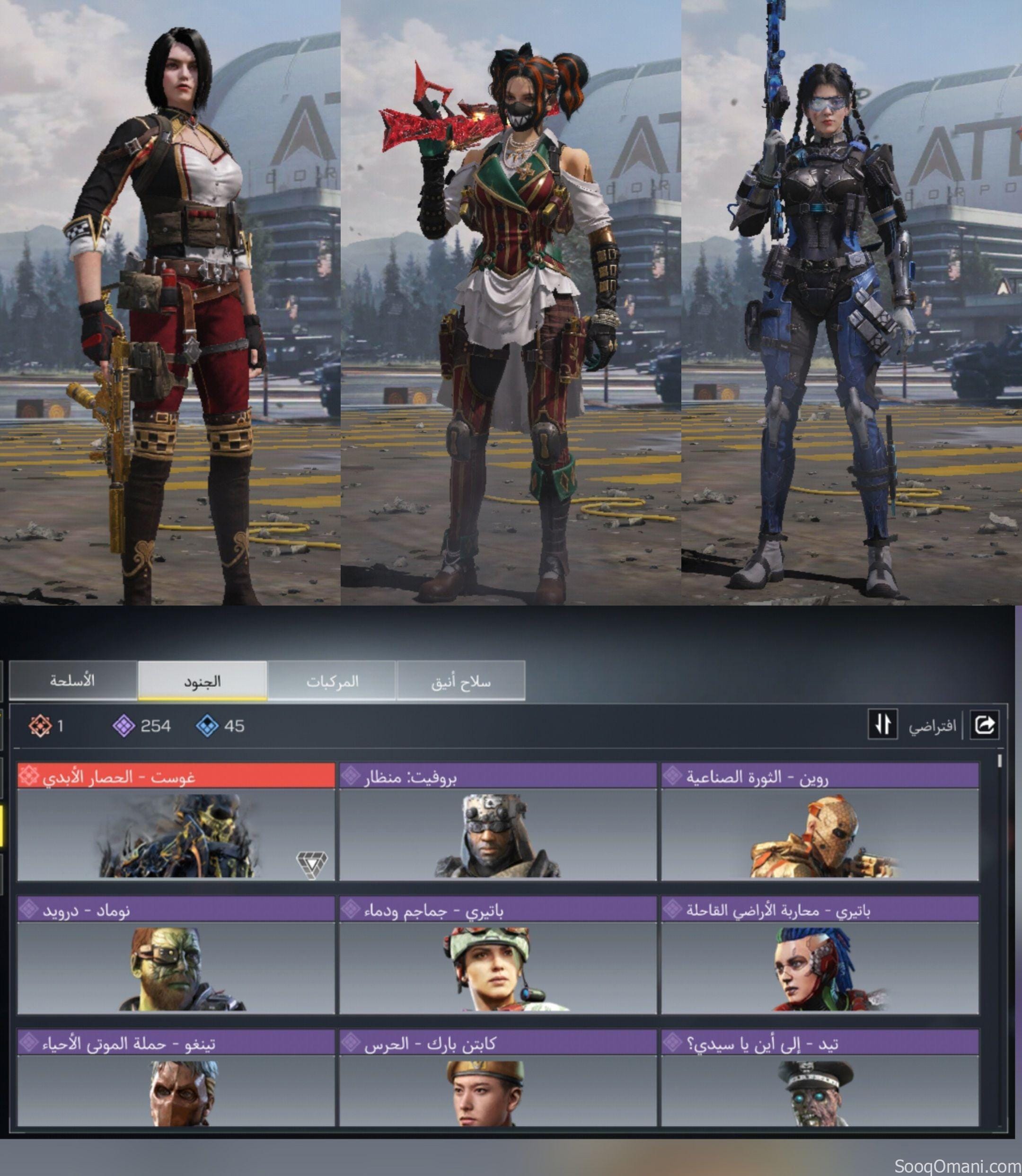Image resolution: width=1022 pixels, height=1176 pixels.
Task: Switch to the سلاح أنيق tab
Action: 461,681
